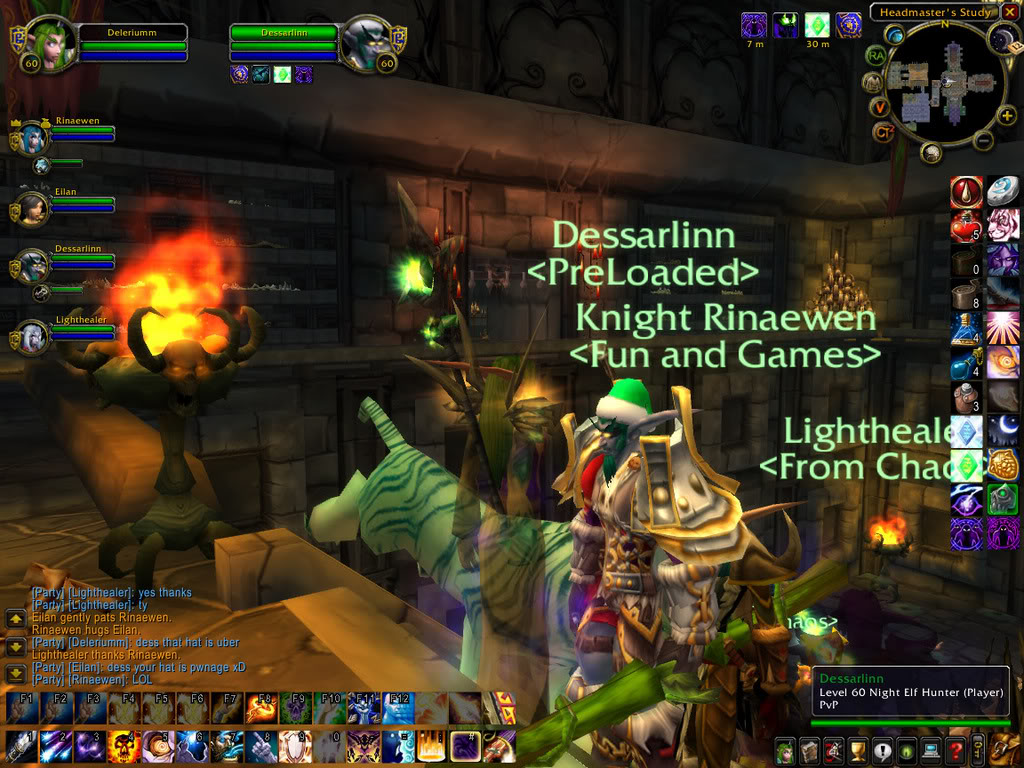
Task: Open the character info micro button
Action: click(x=785, y=750)
